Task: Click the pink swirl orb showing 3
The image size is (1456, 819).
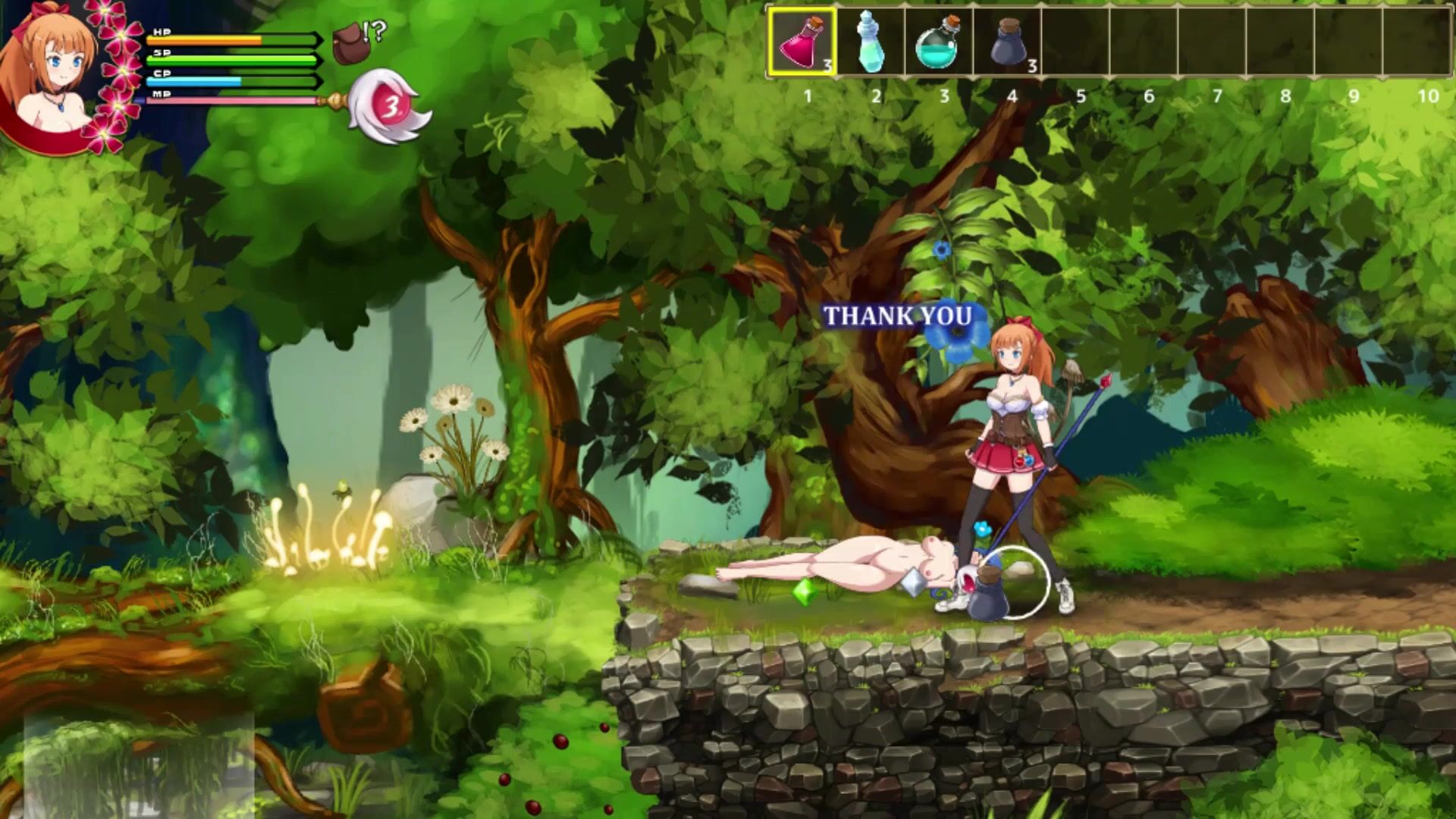Action: pyautogui.click(x=390, y=108)
